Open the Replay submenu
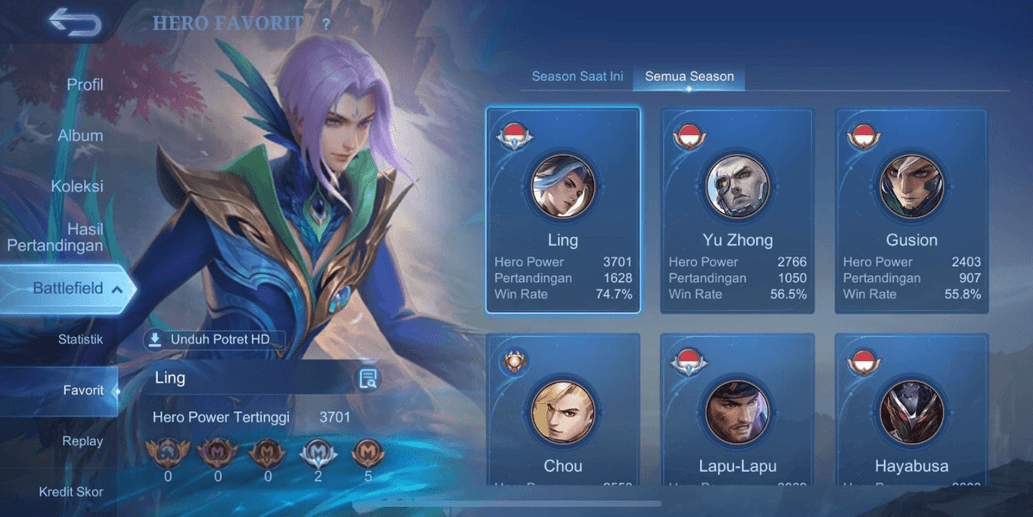Viewport: 1033px width, 517px height. [x=82, y=441]
